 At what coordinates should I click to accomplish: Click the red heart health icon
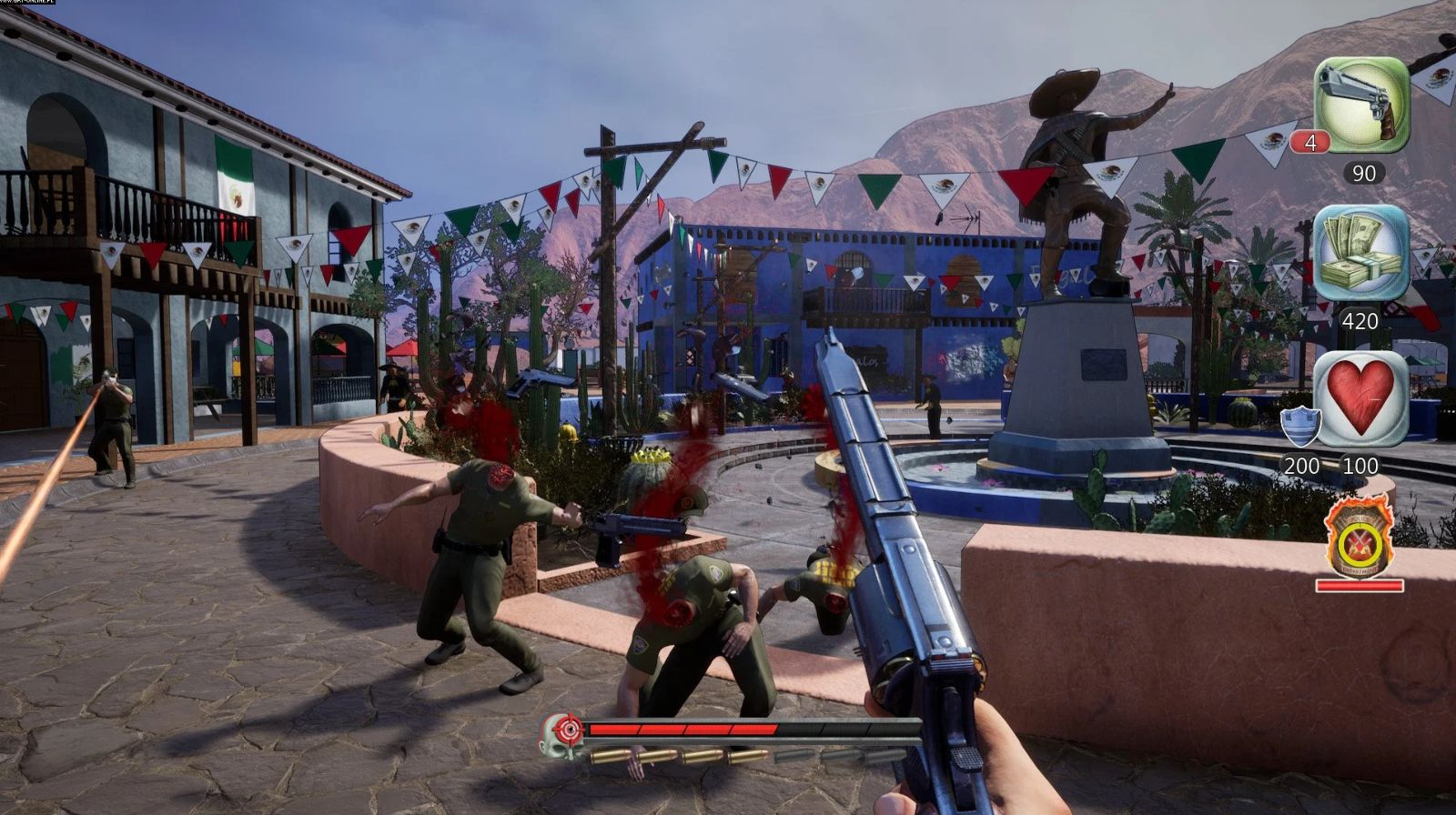pos(1361,397)
